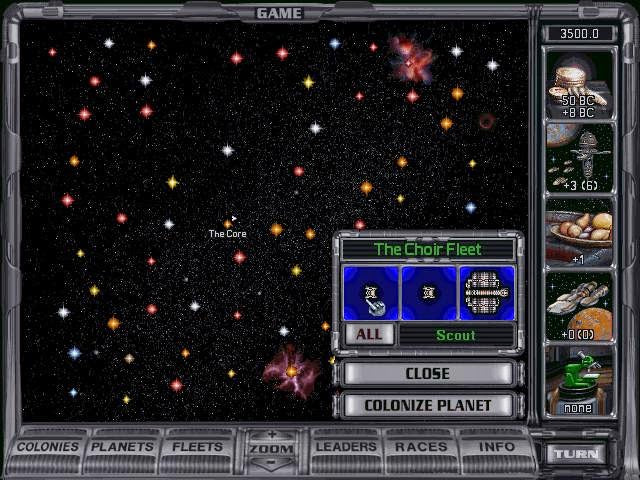Open the Colonies screen
This screenshot has height=480, width=640.
click(47, 447)
